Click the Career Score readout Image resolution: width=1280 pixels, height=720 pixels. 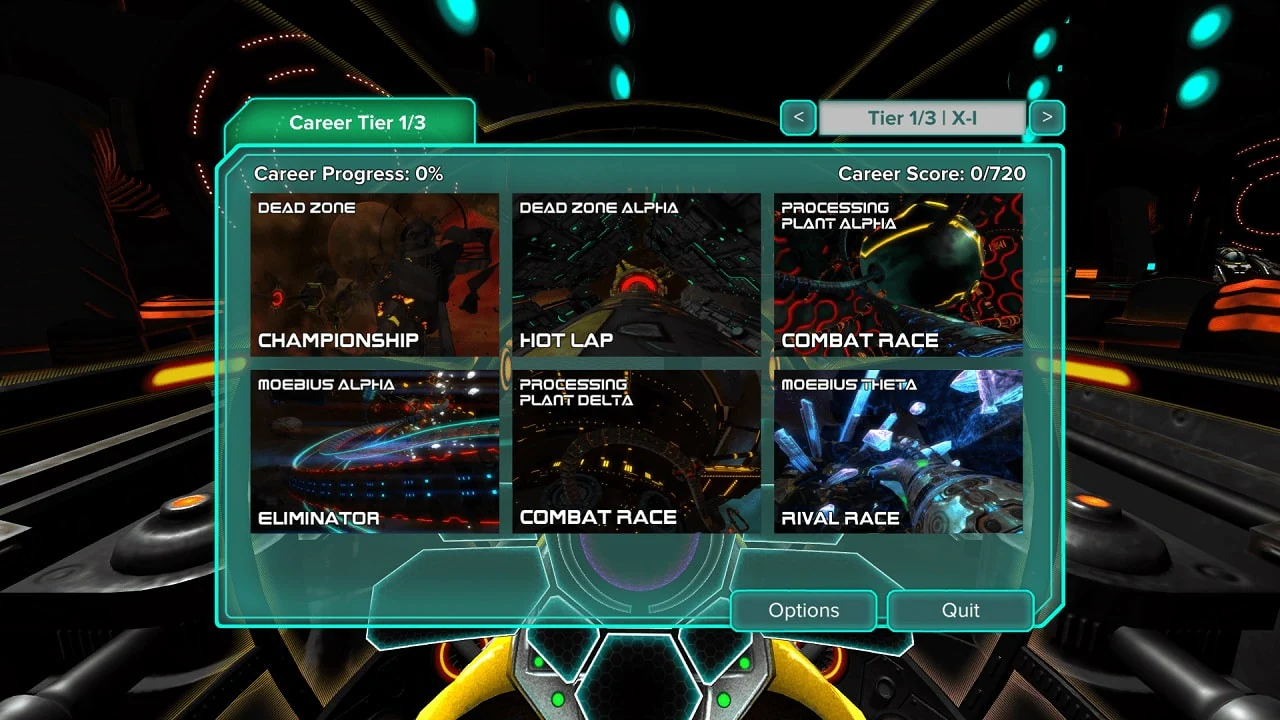pyautogui.click(x=930, y=172)
